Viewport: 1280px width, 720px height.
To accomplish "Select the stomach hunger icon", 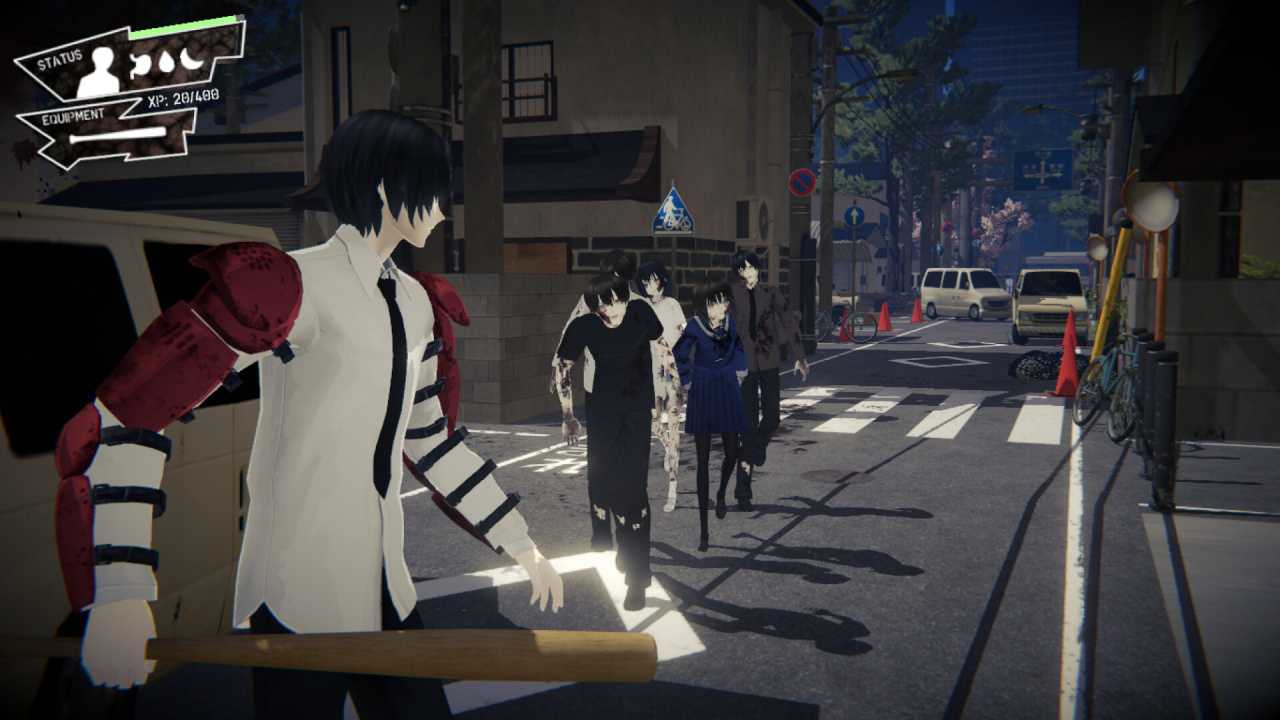I will [x=142, y=66].
